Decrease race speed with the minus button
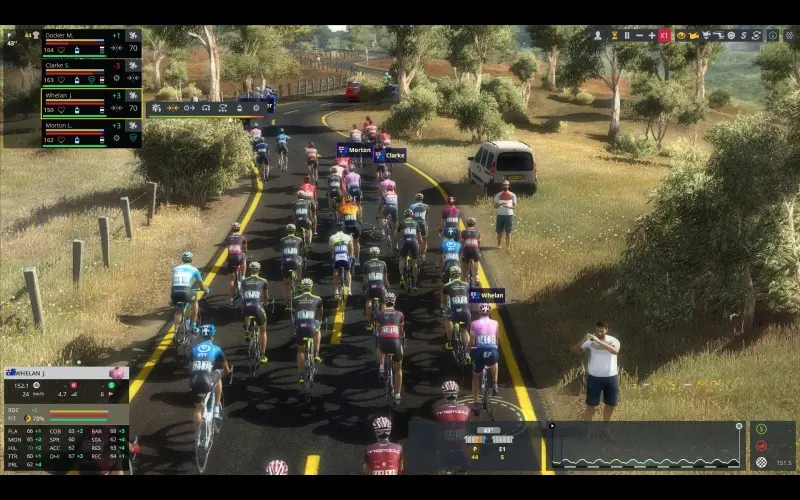800x500 pixels. (x=639, y=35)
